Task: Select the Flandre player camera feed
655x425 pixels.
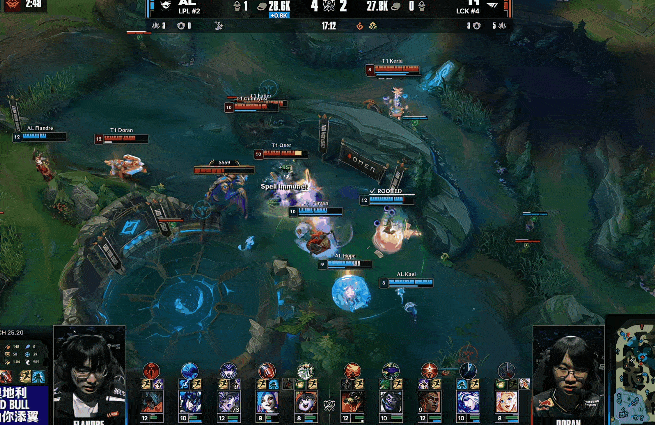Action: 89,375
